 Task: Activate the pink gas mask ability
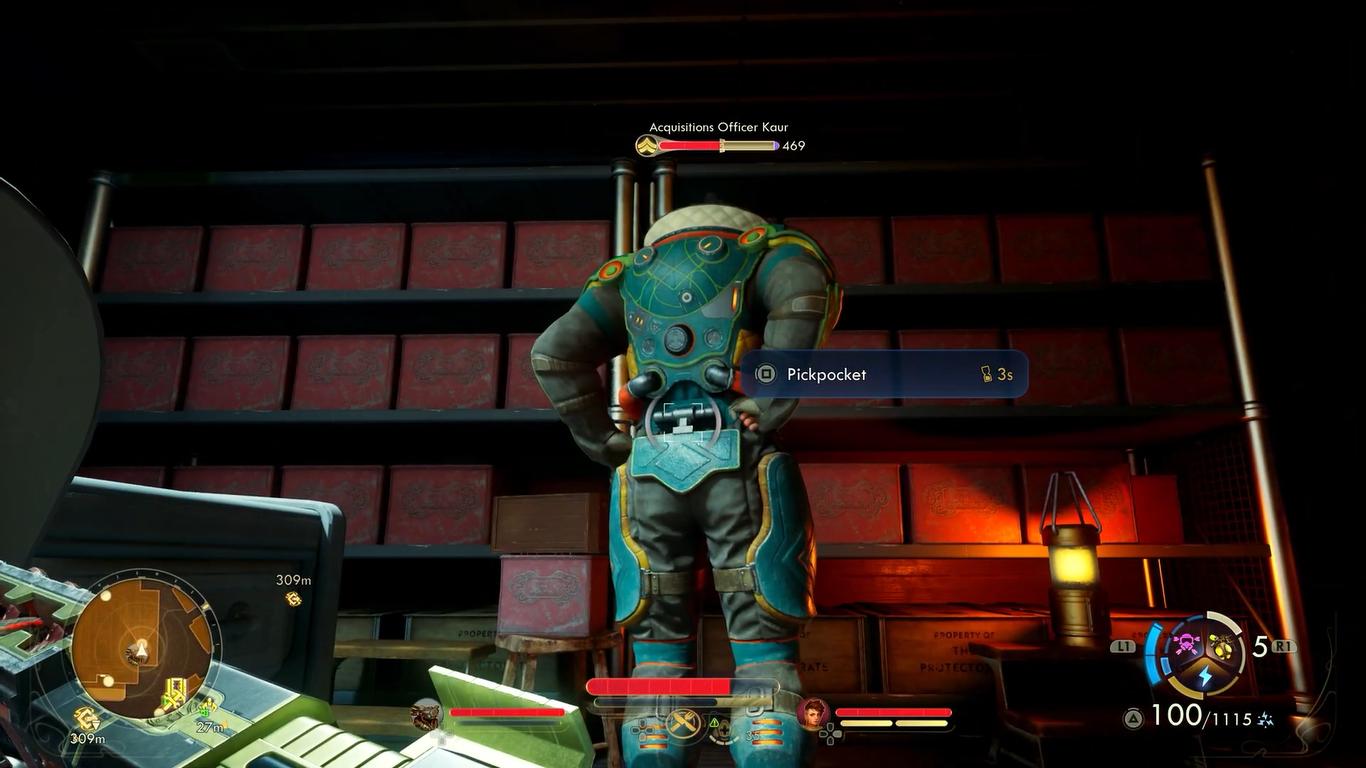tap(1187, 643)
